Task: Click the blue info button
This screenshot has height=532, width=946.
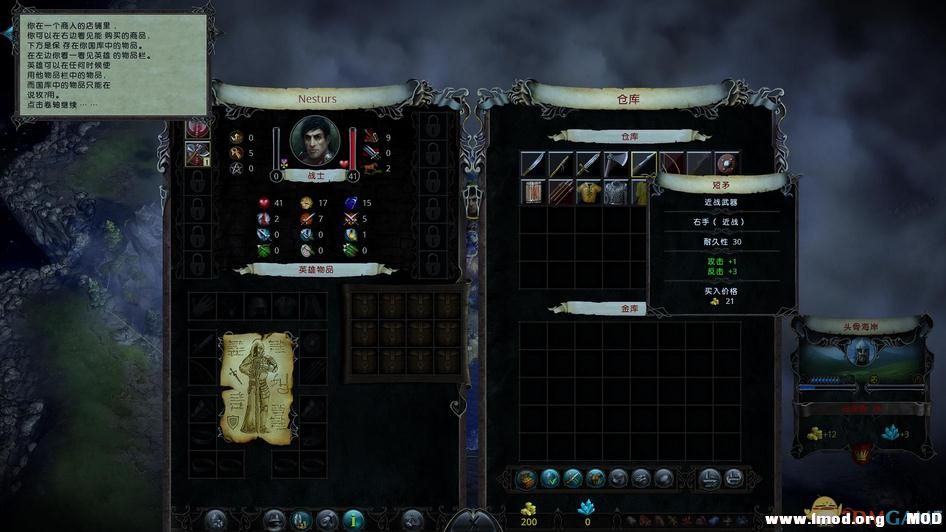Action: (x=353, y=519)
